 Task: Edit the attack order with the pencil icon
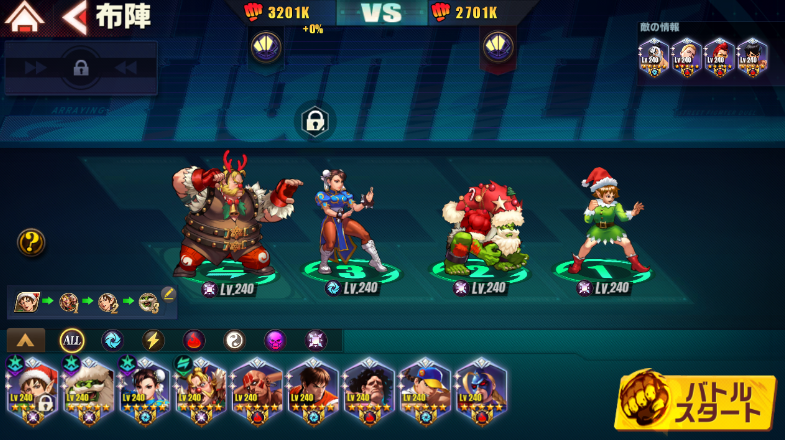[x=168, y=294]
